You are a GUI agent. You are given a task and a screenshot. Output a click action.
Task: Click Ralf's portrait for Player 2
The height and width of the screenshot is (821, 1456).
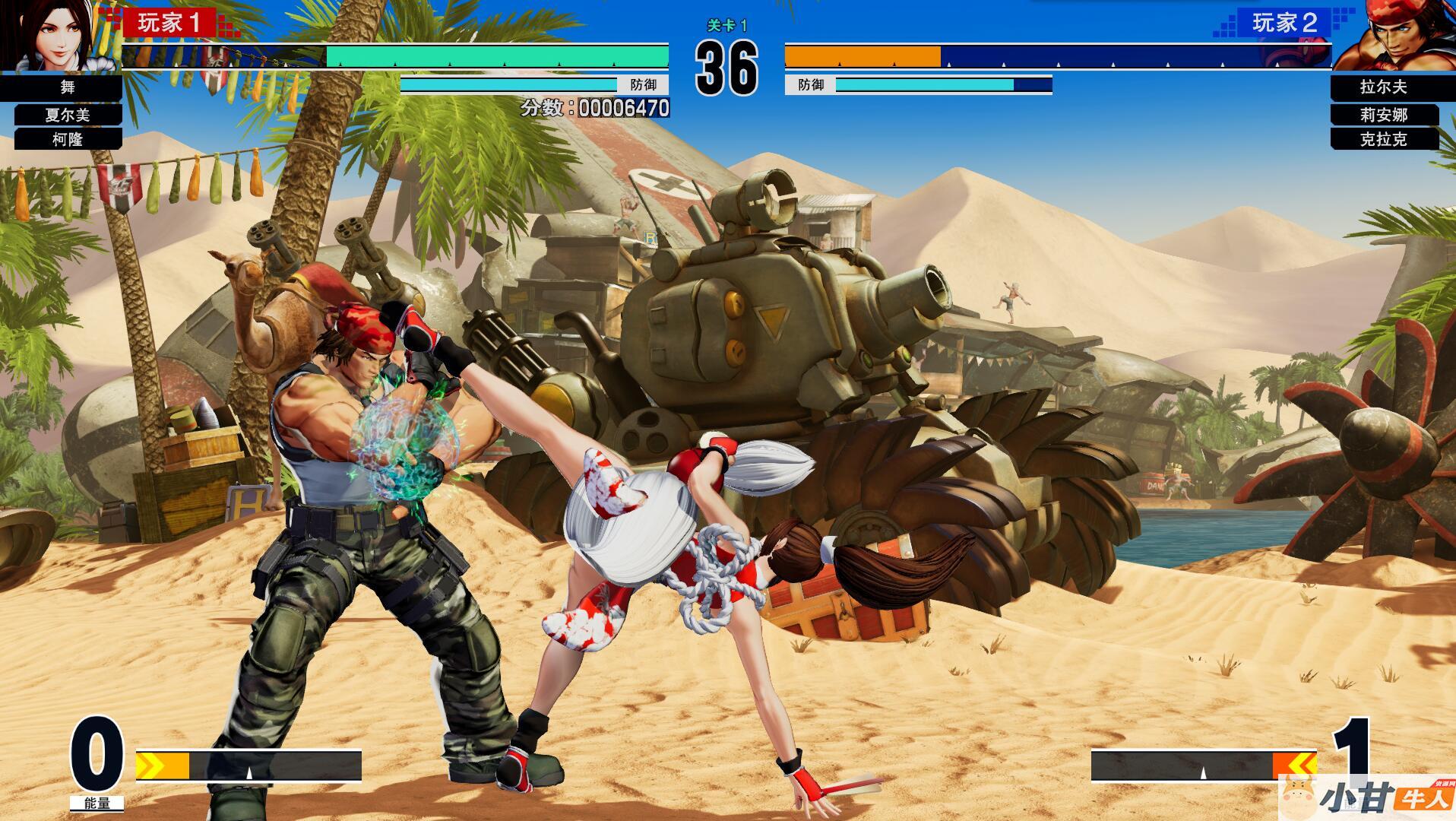[x=1397, y=35]
